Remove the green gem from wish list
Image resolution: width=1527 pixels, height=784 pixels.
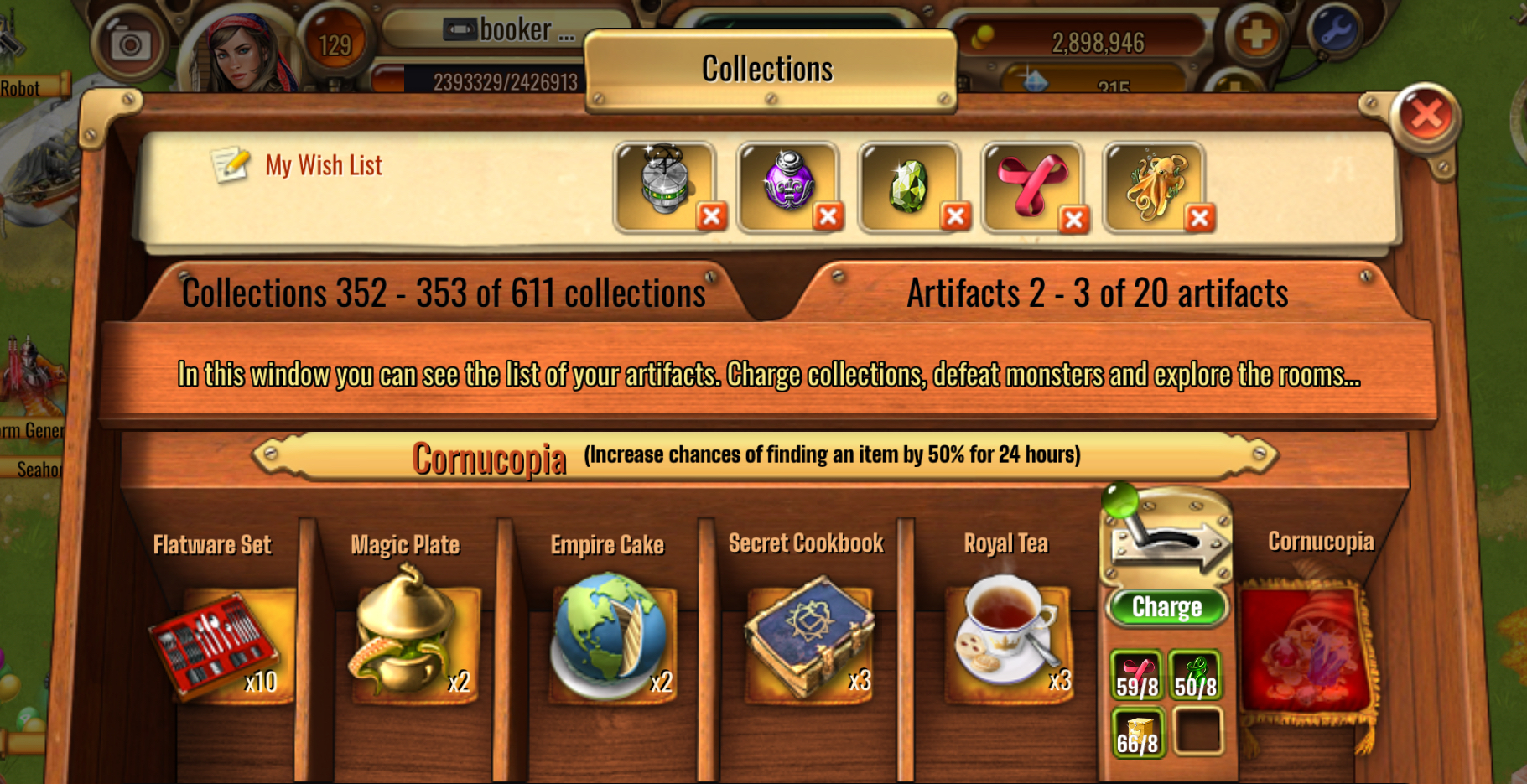[954, 217]
